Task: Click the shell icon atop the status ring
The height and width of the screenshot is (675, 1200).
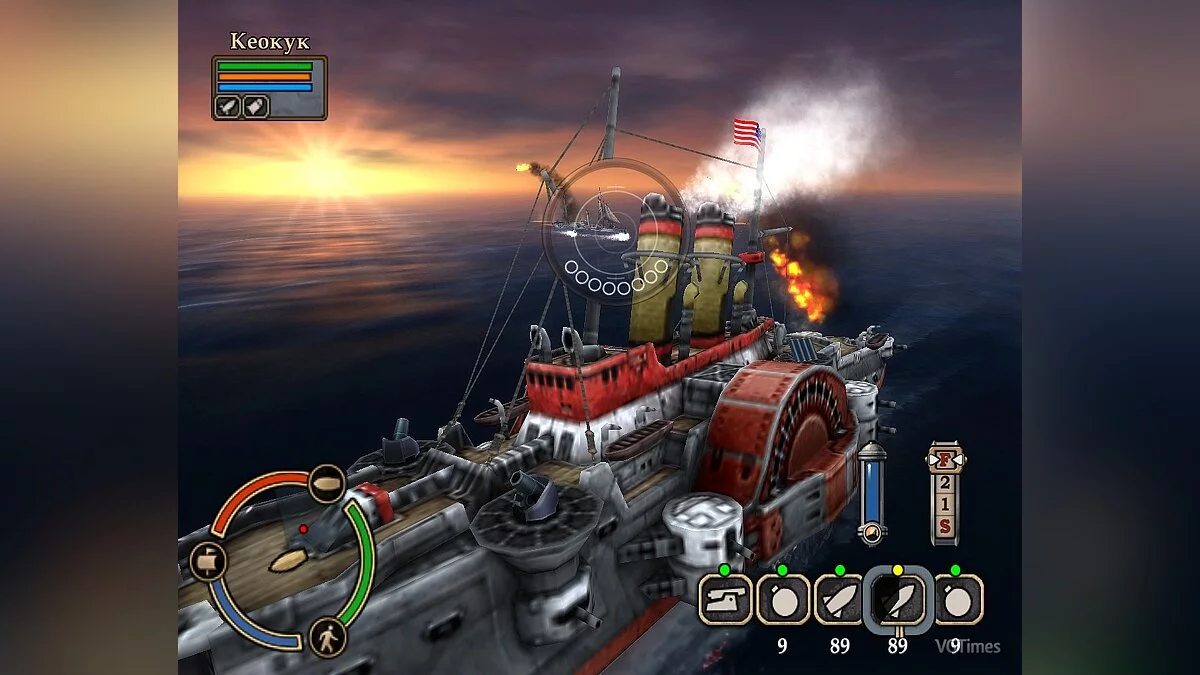Action: [326, 483]
